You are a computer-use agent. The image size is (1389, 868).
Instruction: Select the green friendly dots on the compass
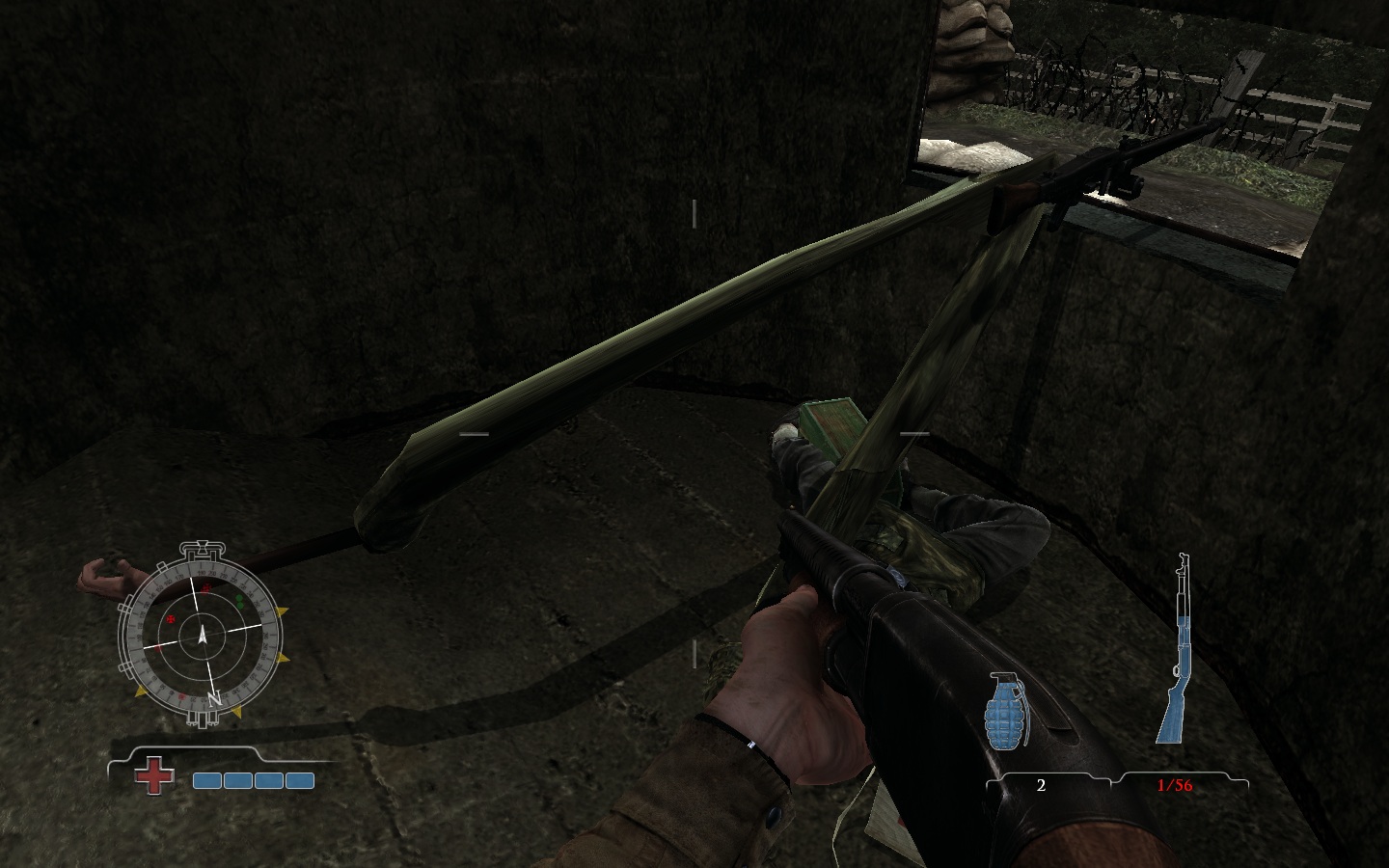coord(239,602)
